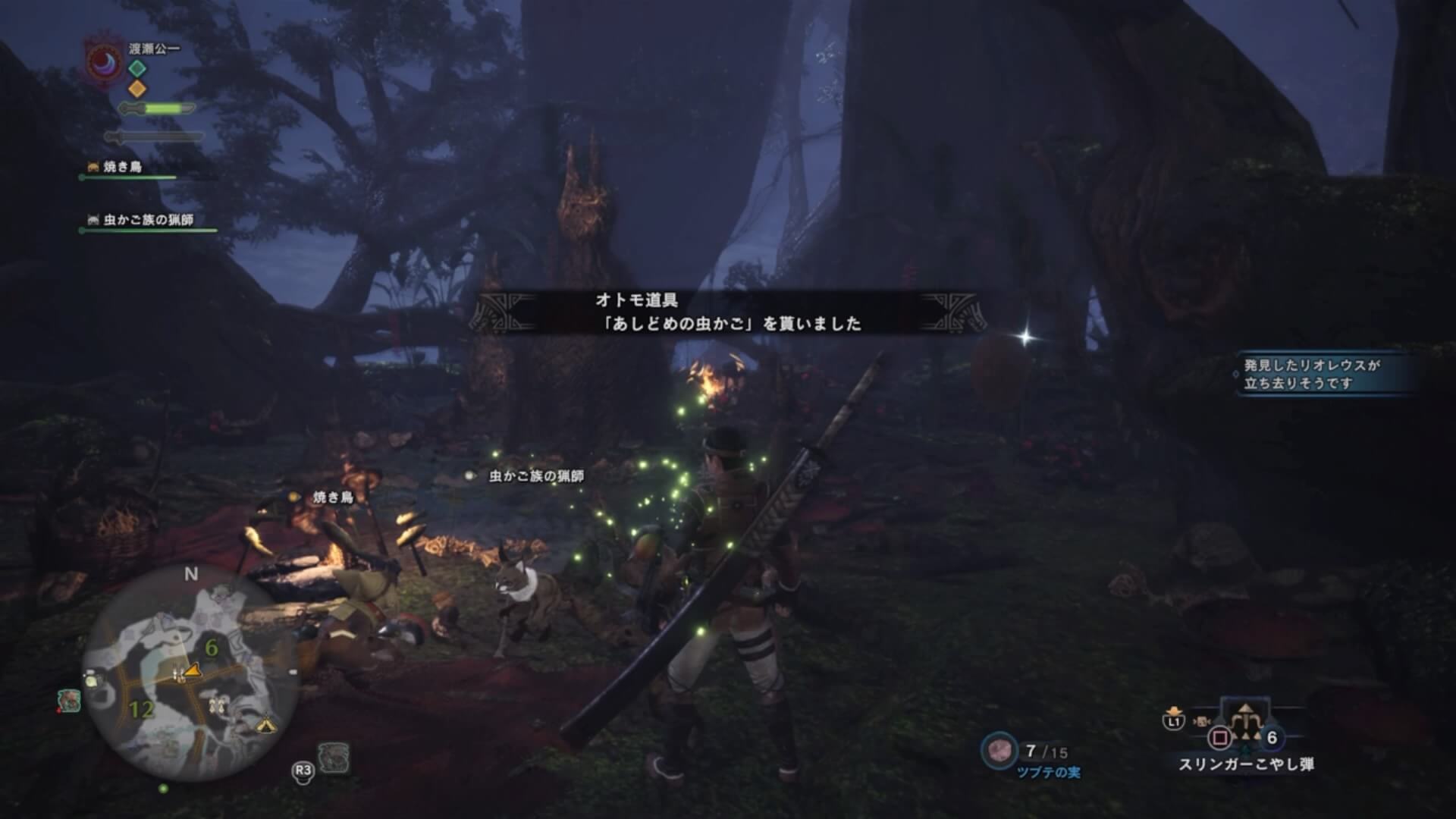Select the faded monster target icon beside R3
This screenshot has width=1456, height=819.
[334, 757]
